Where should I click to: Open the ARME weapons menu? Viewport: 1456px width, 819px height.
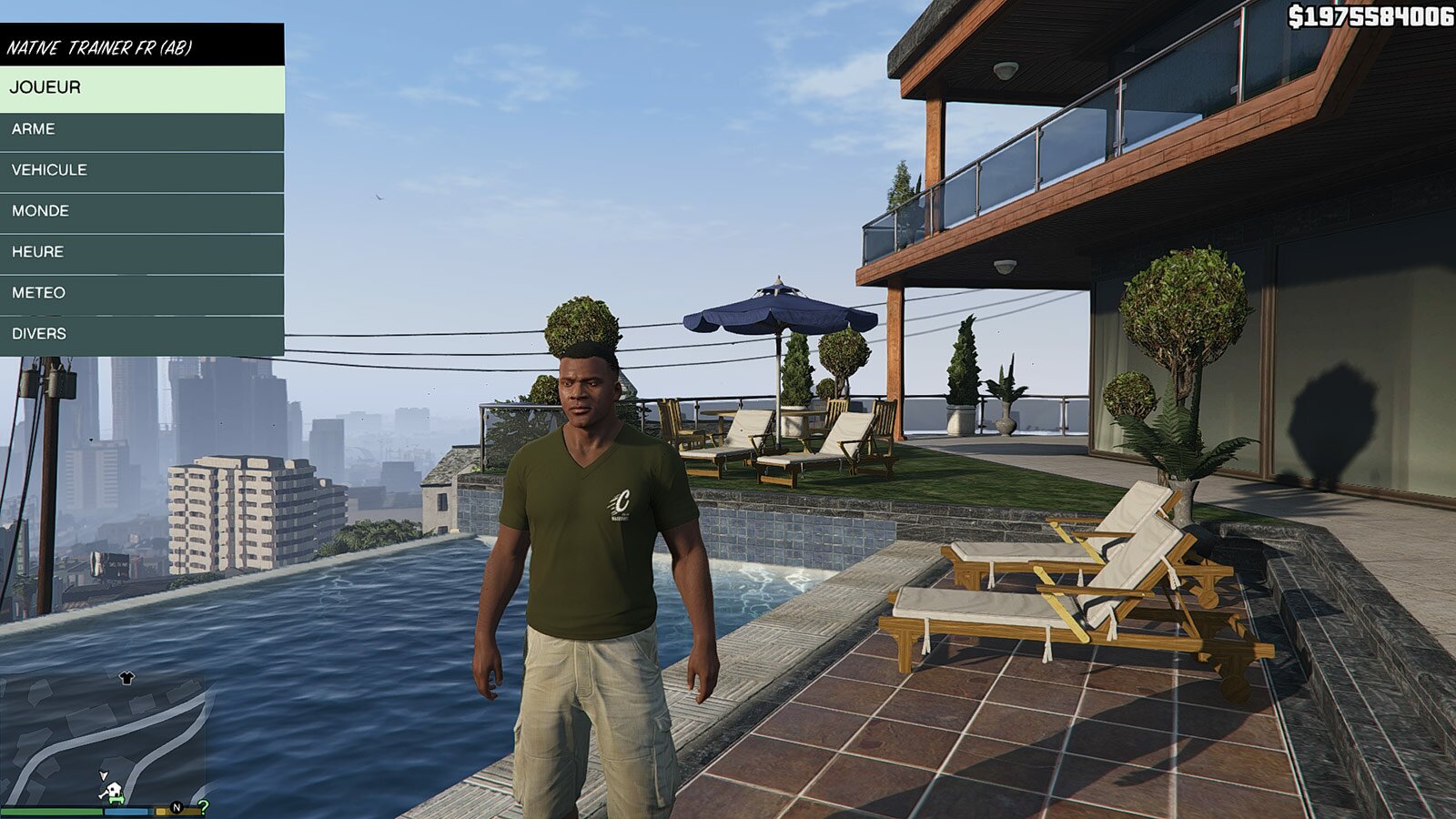pos(141,129)
